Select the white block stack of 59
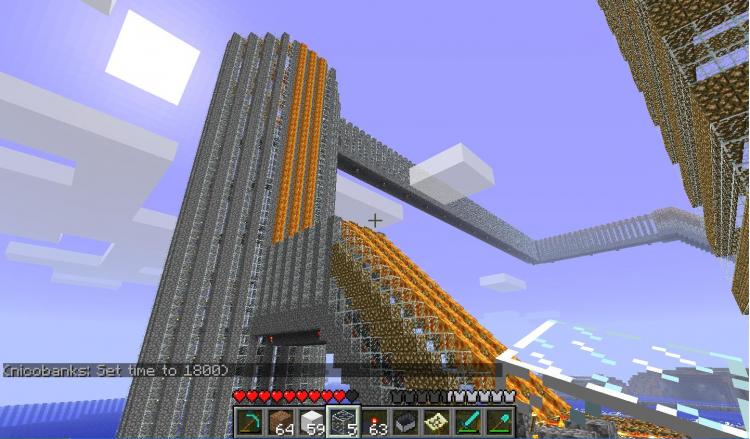 (x=312, y=422)
